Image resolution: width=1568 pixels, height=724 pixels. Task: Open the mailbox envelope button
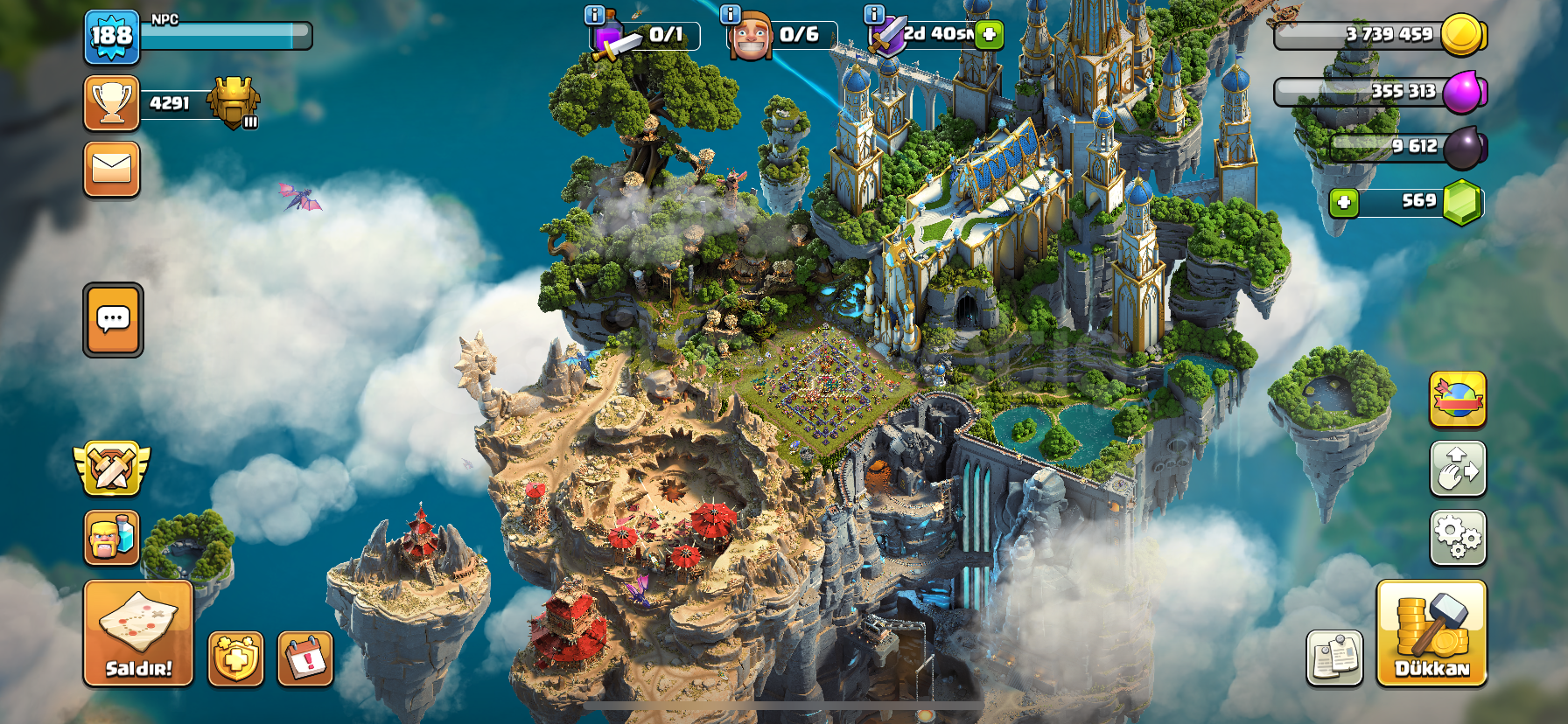point(112,169)
